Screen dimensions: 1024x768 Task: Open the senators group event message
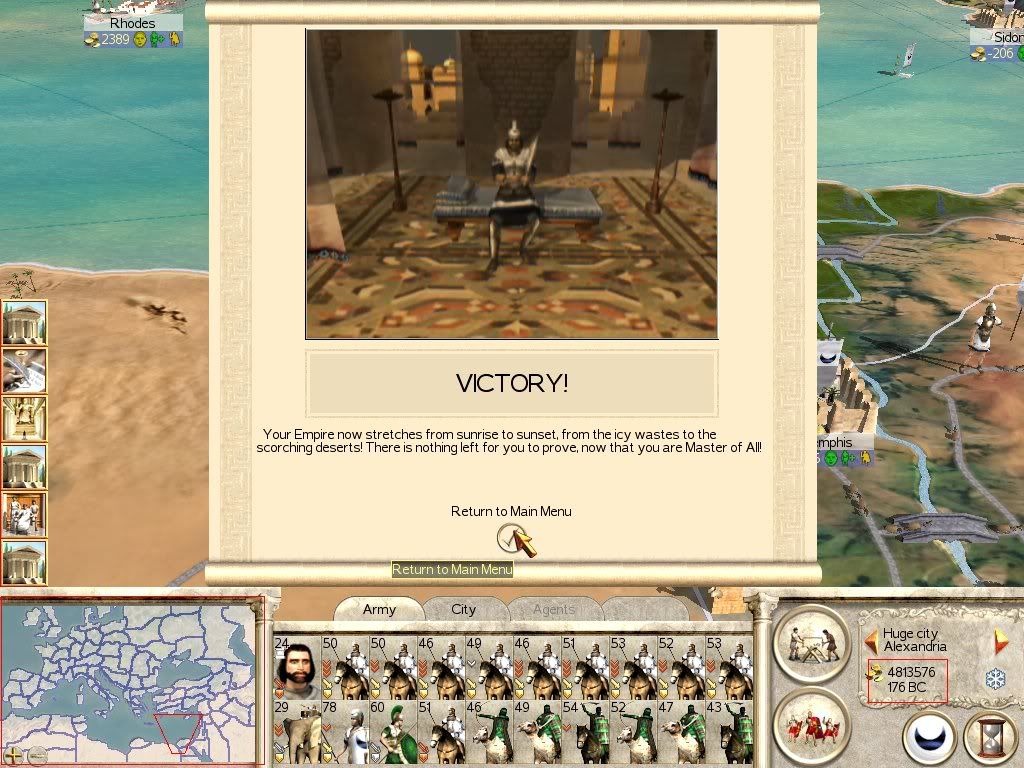(24, 514)
